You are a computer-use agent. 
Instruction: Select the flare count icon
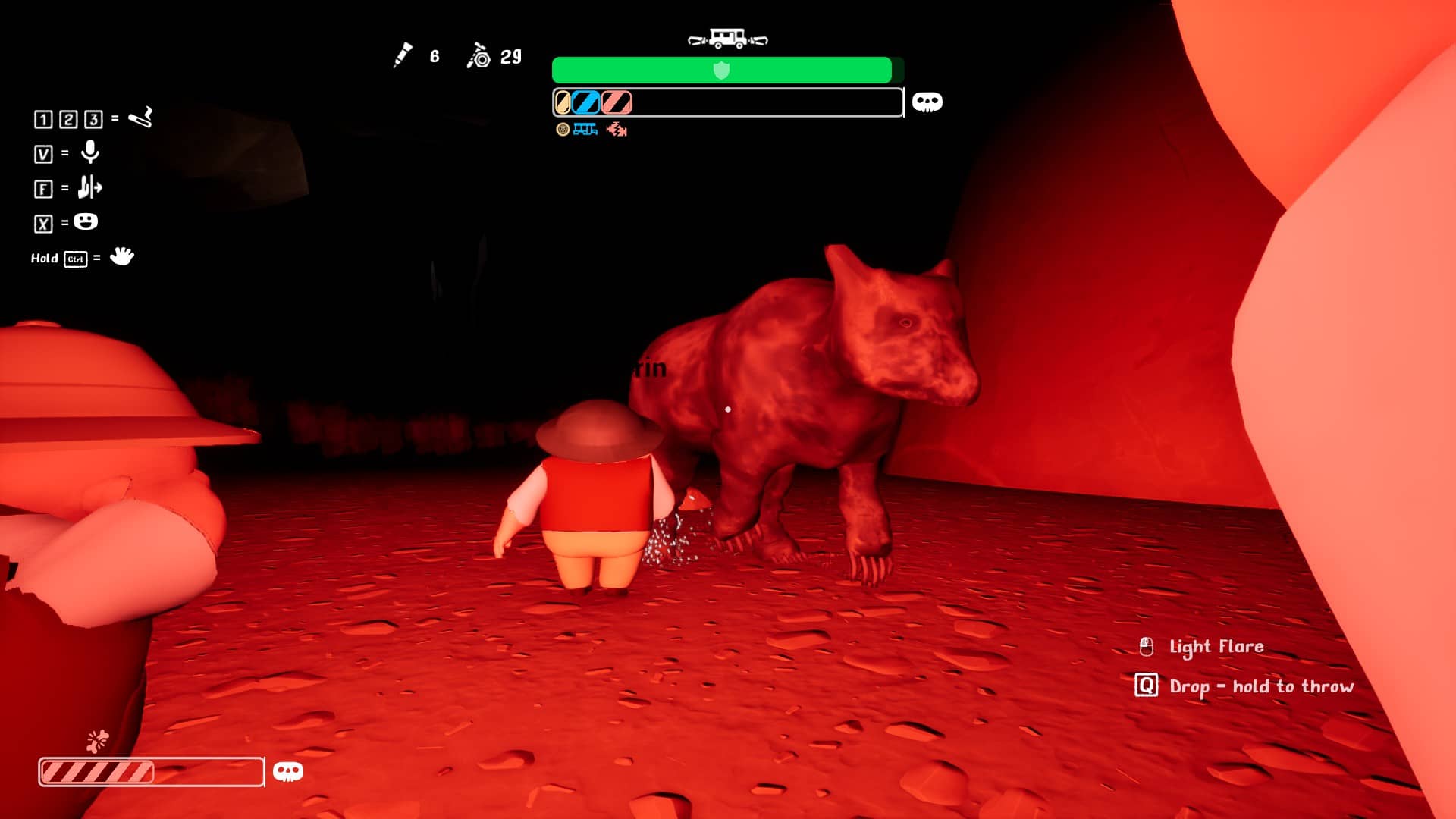tap(403, 55)
